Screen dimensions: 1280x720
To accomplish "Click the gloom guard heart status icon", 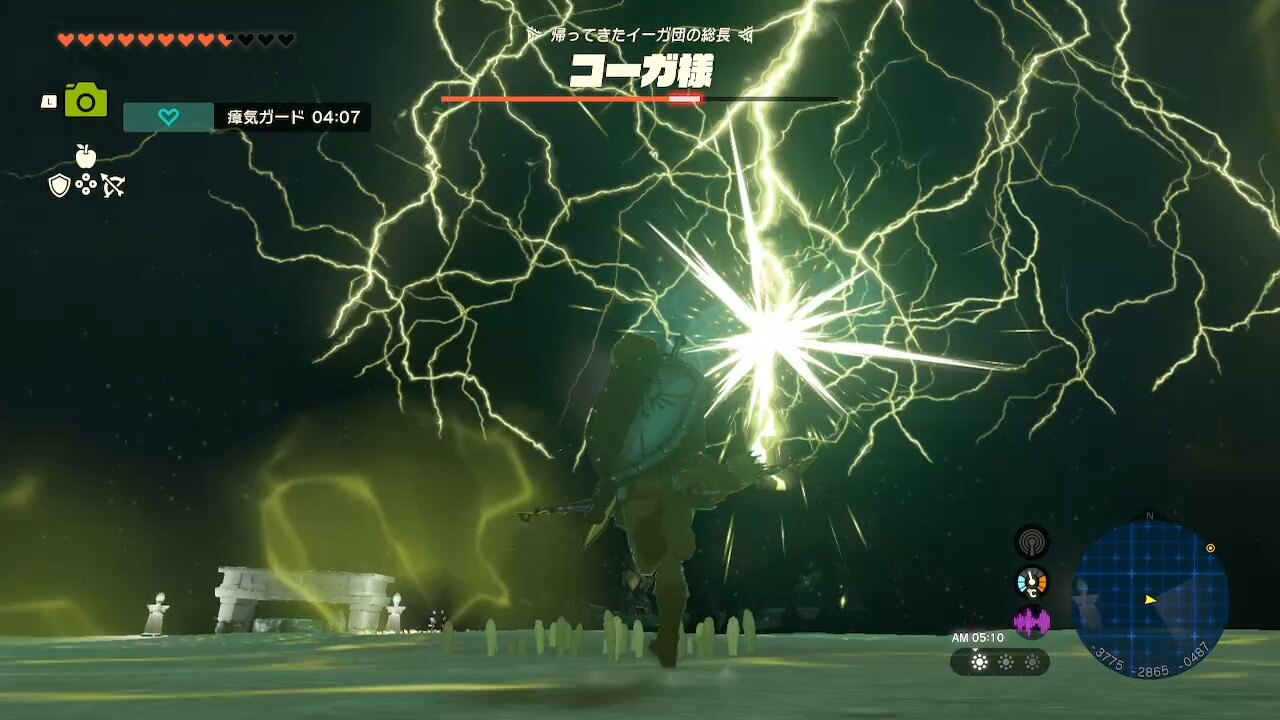I will 168,117.
